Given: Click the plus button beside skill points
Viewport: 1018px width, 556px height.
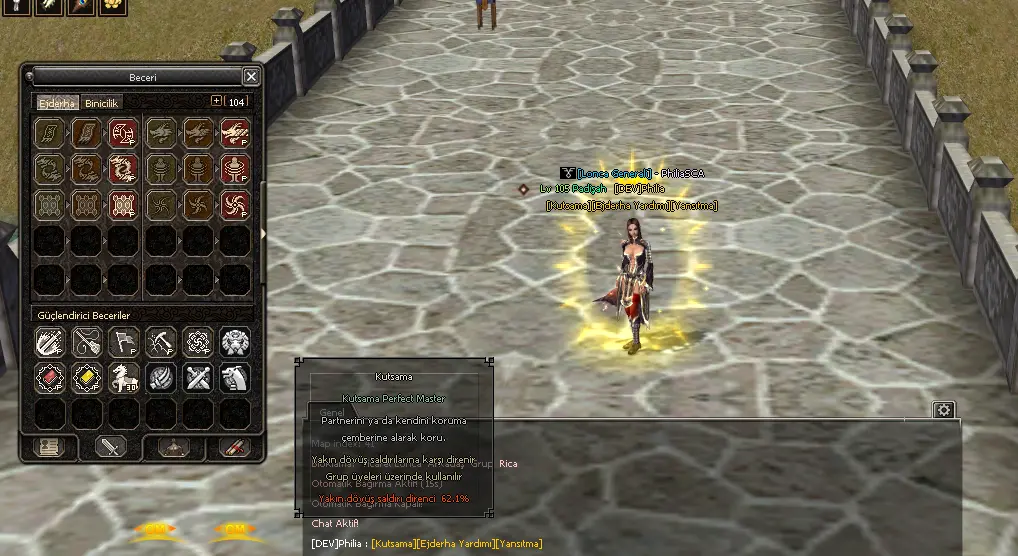Looking at the screenshot, I should click(217, 101).
